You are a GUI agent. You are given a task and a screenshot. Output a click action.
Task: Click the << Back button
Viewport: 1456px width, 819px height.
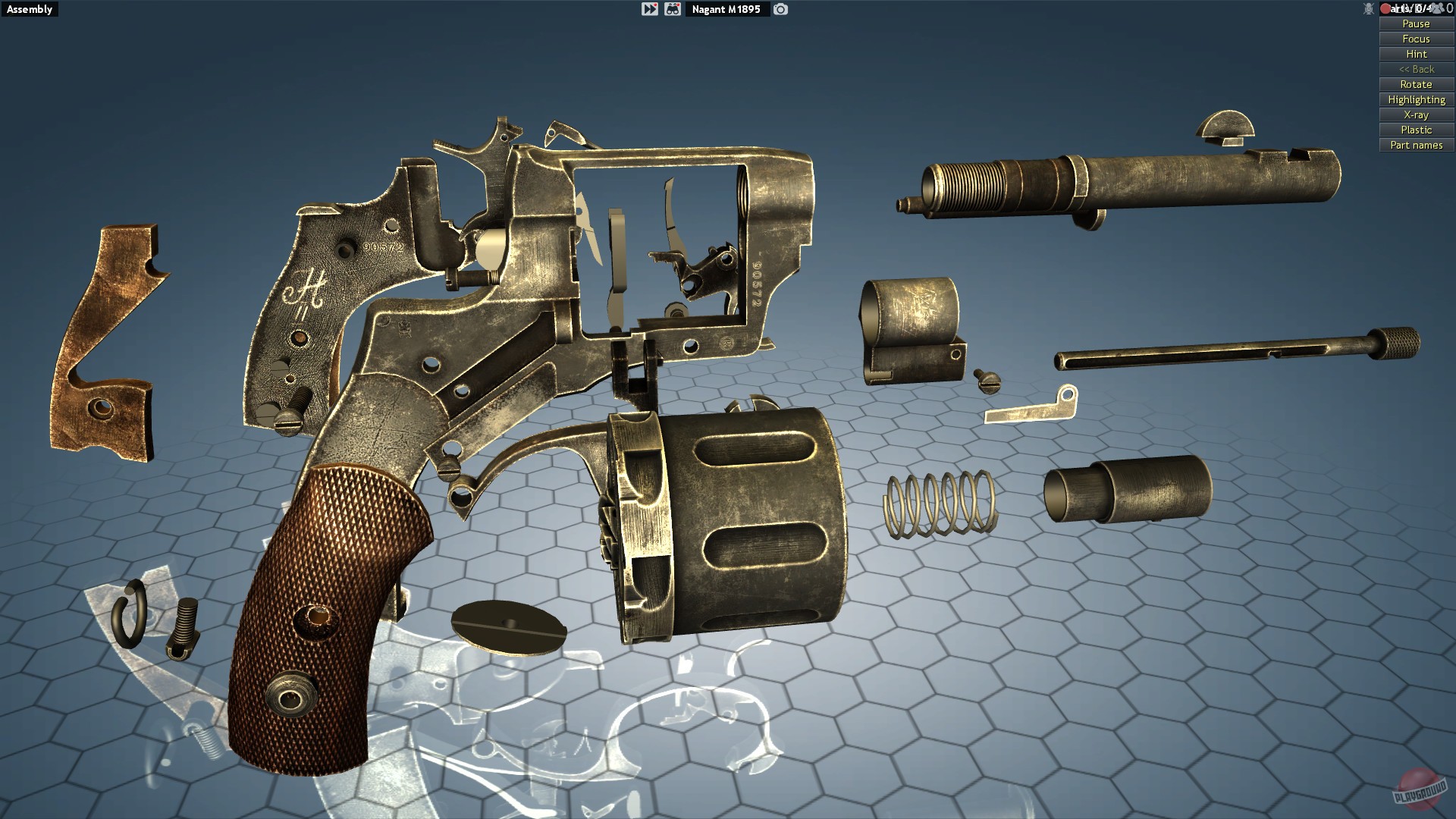click(1415, 69)
